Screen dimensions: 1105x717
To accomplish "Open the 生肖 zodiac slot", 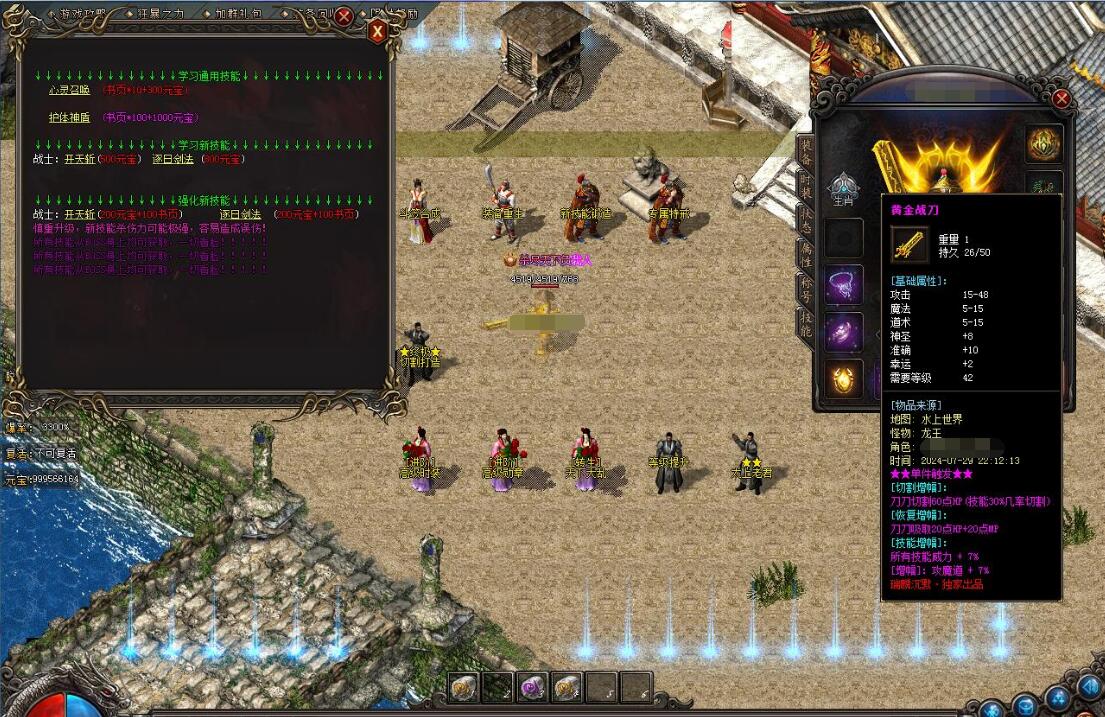I will [x=843, y=188].
